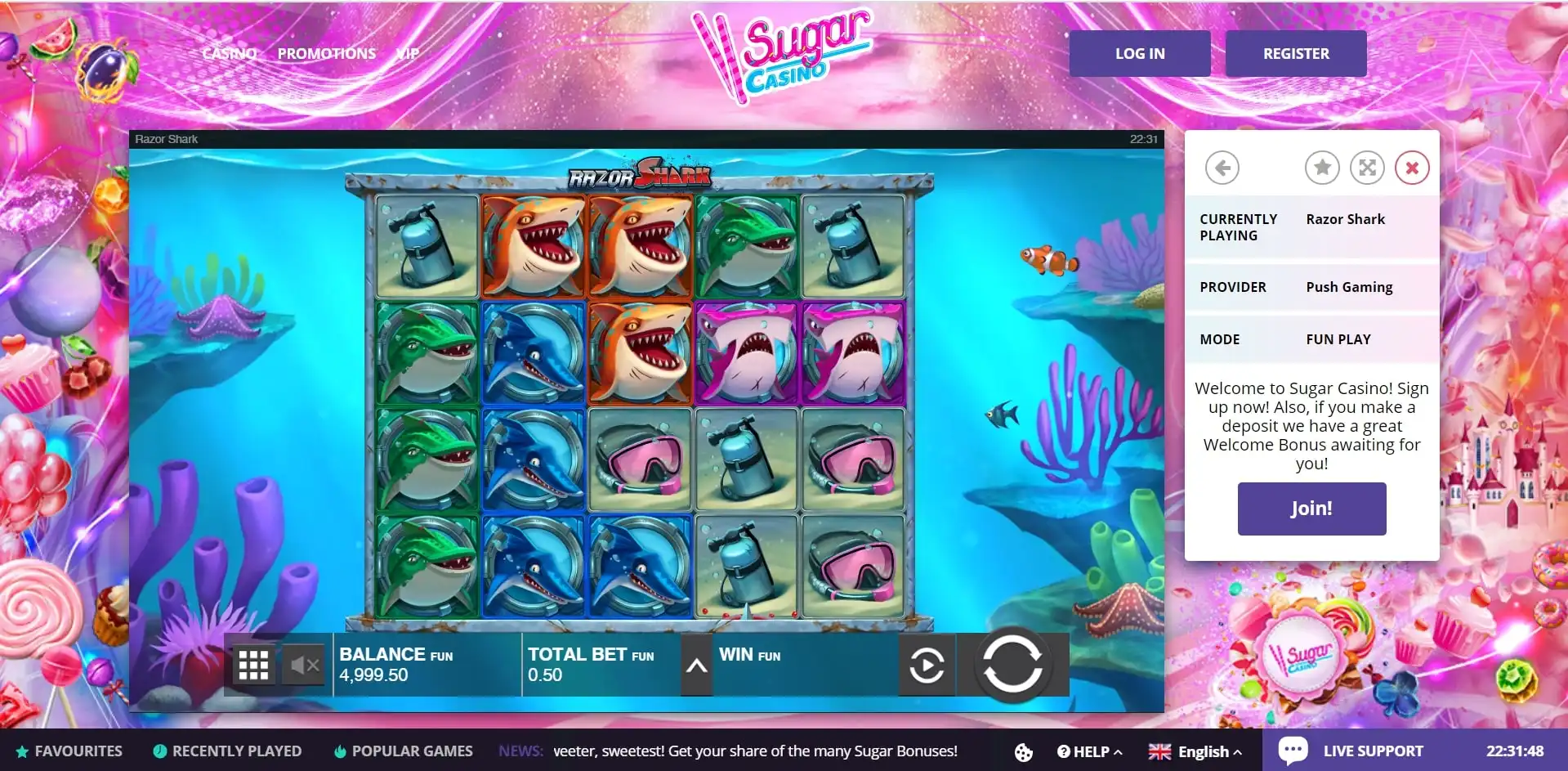This screenshot has width=1568, height=771.
Task: Add Razor Shark to favourites via star
Action: (1321, 168)
